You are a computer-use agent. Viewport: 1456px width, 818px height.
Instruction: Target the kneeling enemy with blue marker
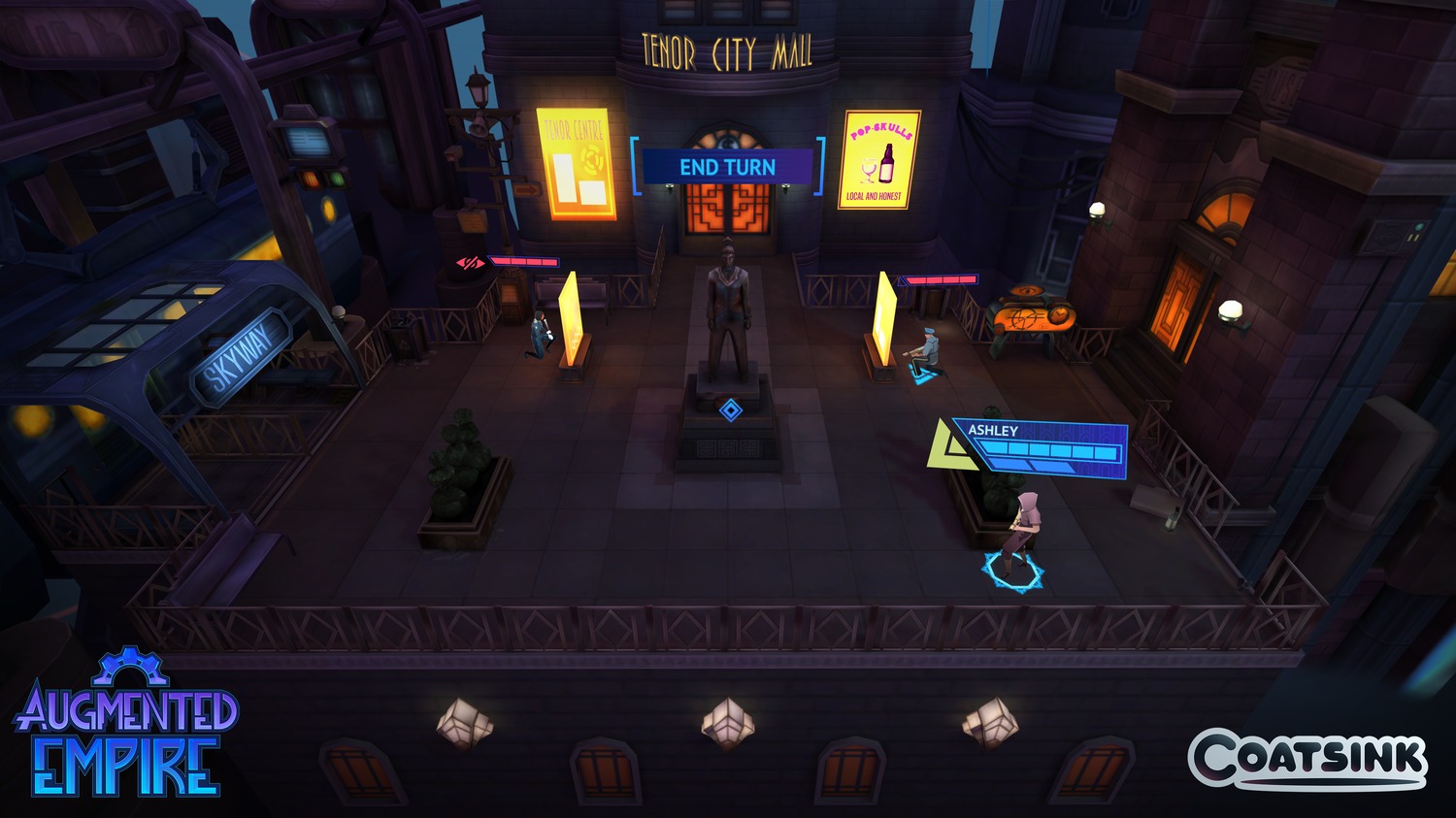click(x=925, y=355)
